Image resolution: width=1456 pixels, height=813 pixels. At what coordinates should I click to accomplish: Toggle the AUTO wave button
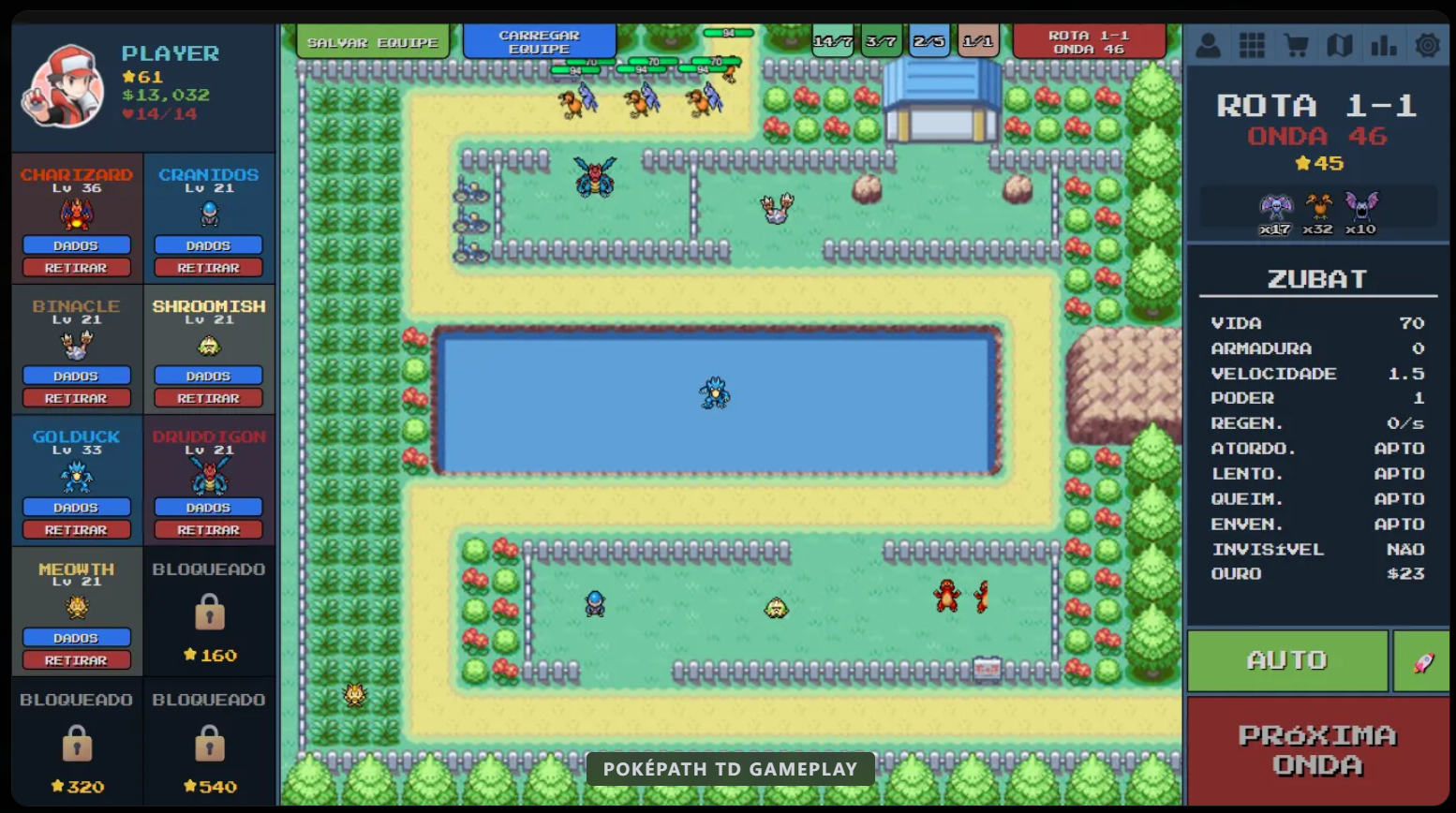(1287, 660)
